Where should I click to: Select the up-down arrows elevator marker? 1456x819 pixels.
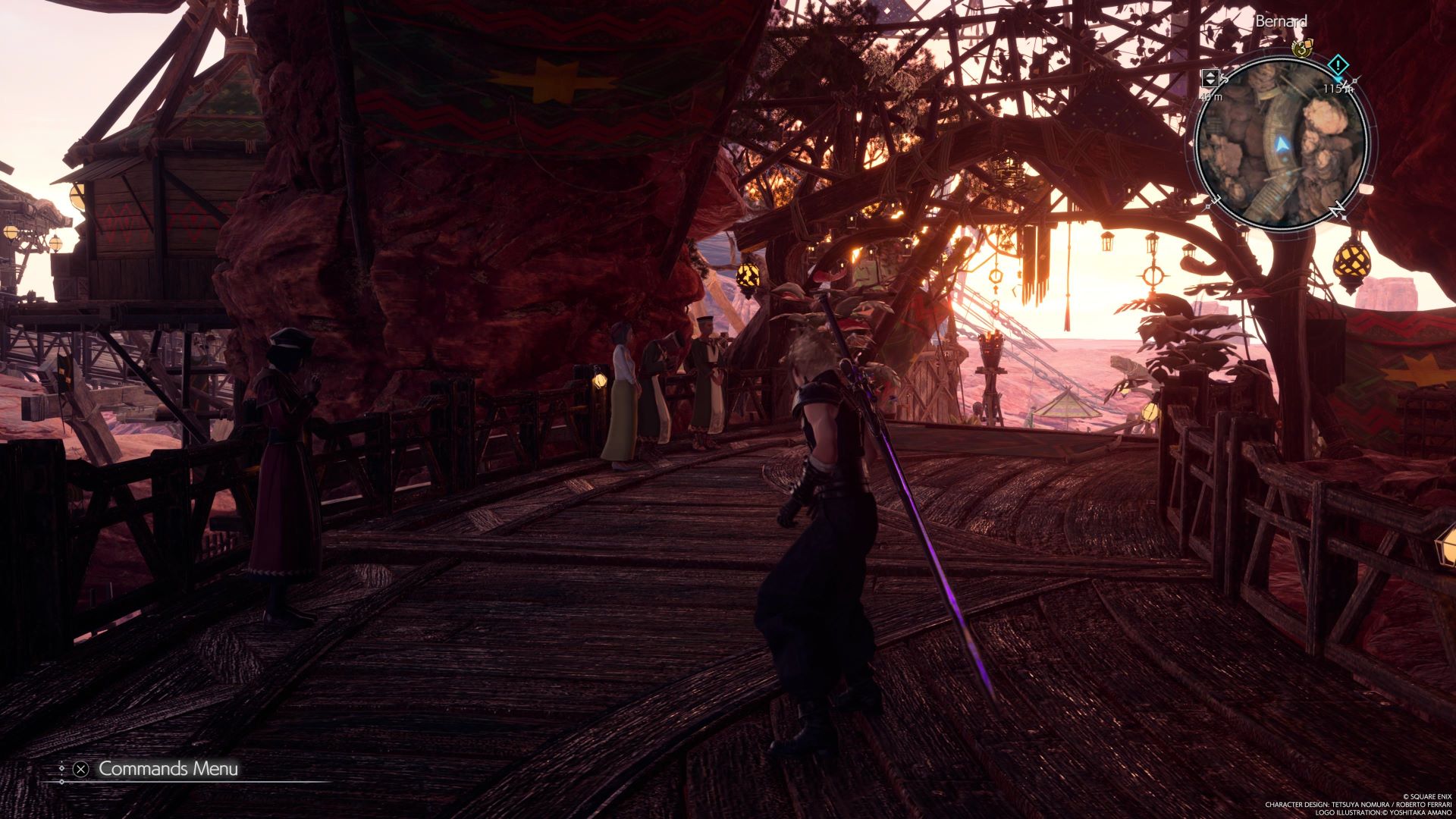(x=1210, y=77)
